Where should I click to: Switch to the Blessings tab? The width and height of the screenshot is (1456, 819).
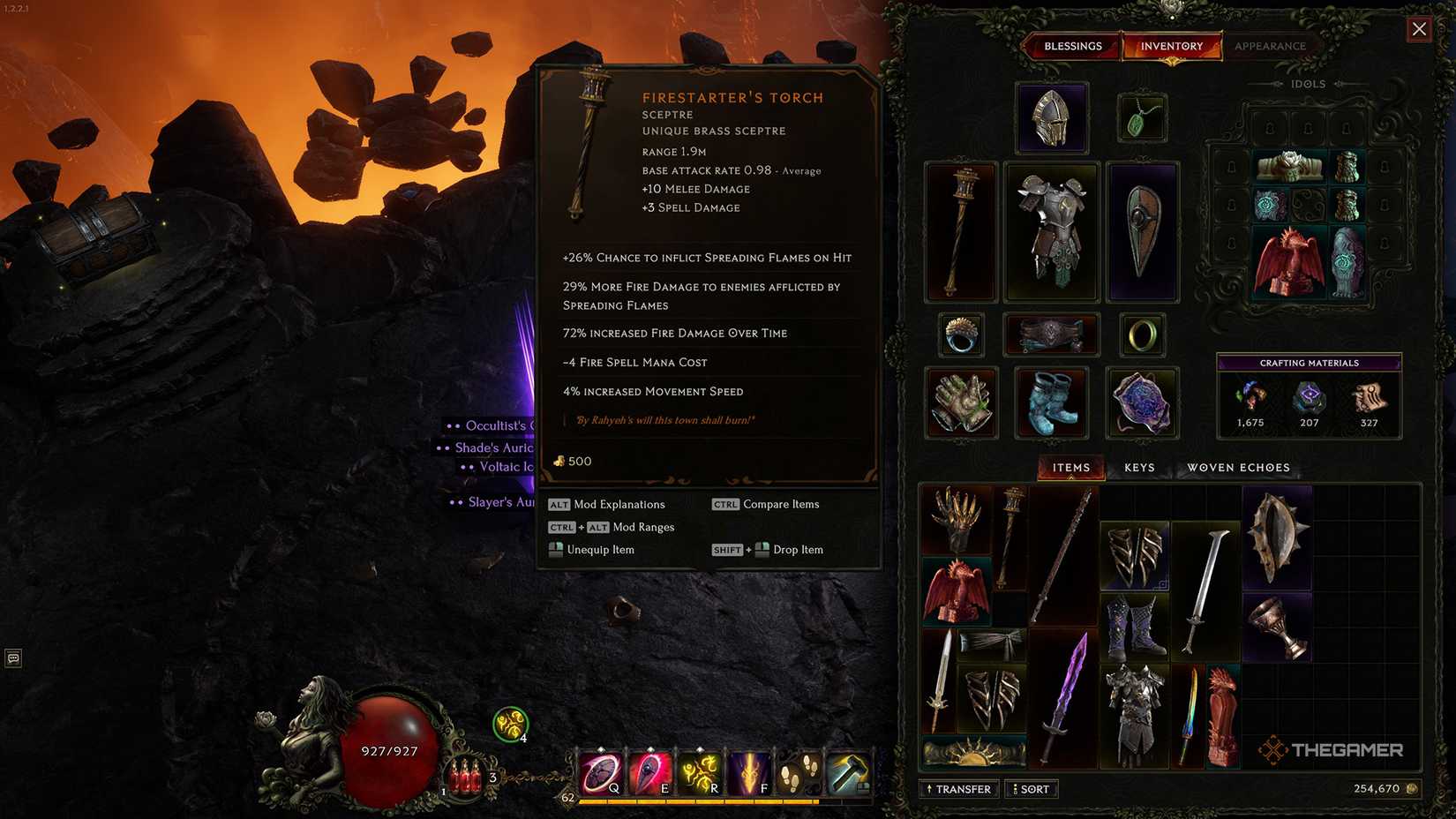click(1072, 46)
